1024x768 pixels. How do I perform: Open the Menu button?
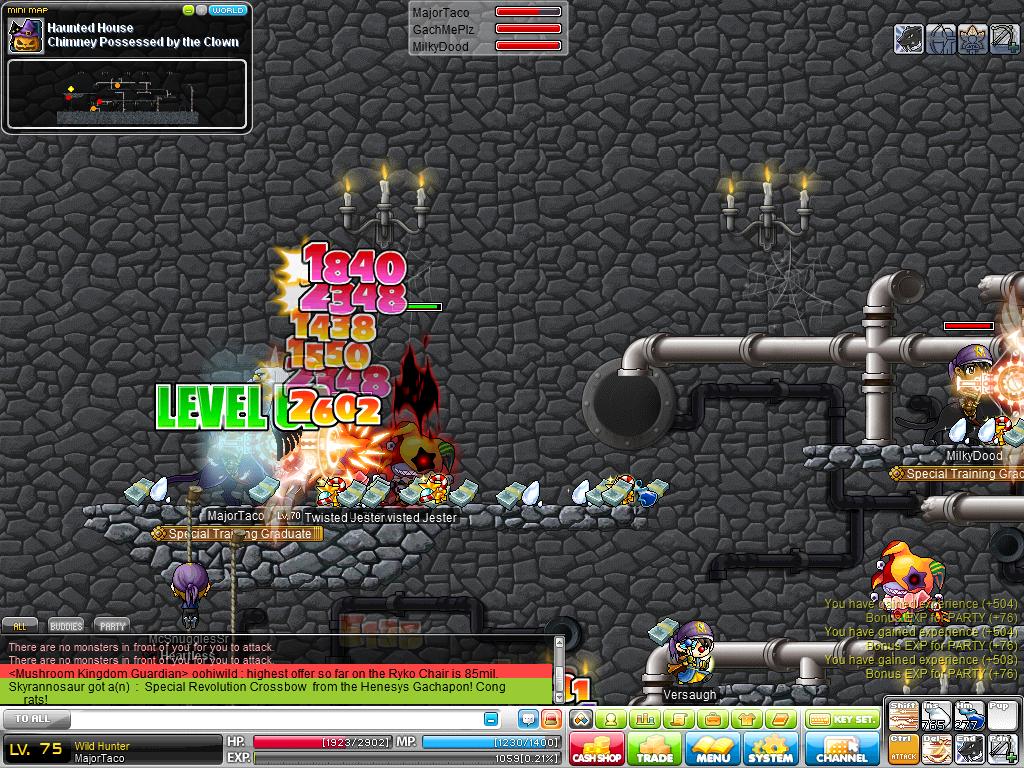tap(713, 750)
